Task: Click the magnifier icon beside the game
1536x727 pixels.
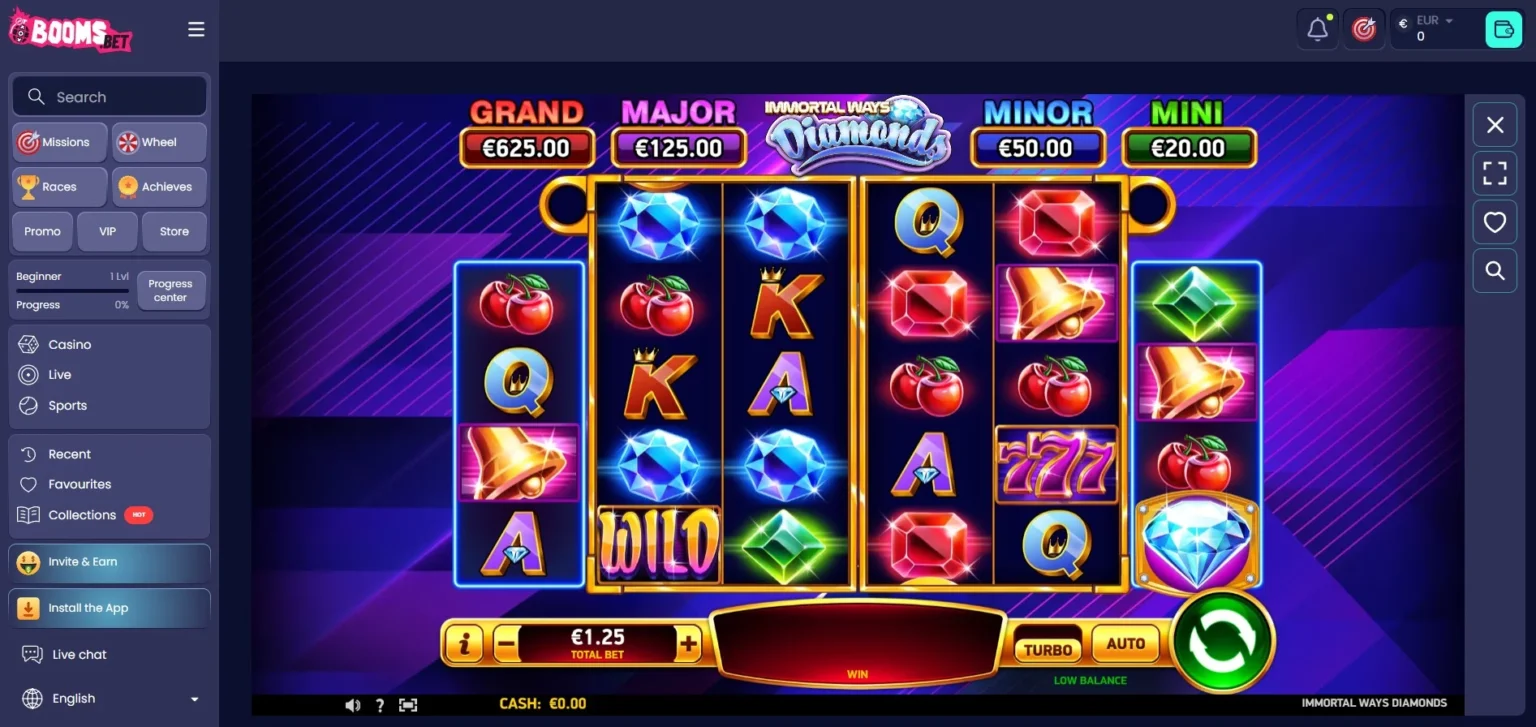Action: pos(1495,270)
